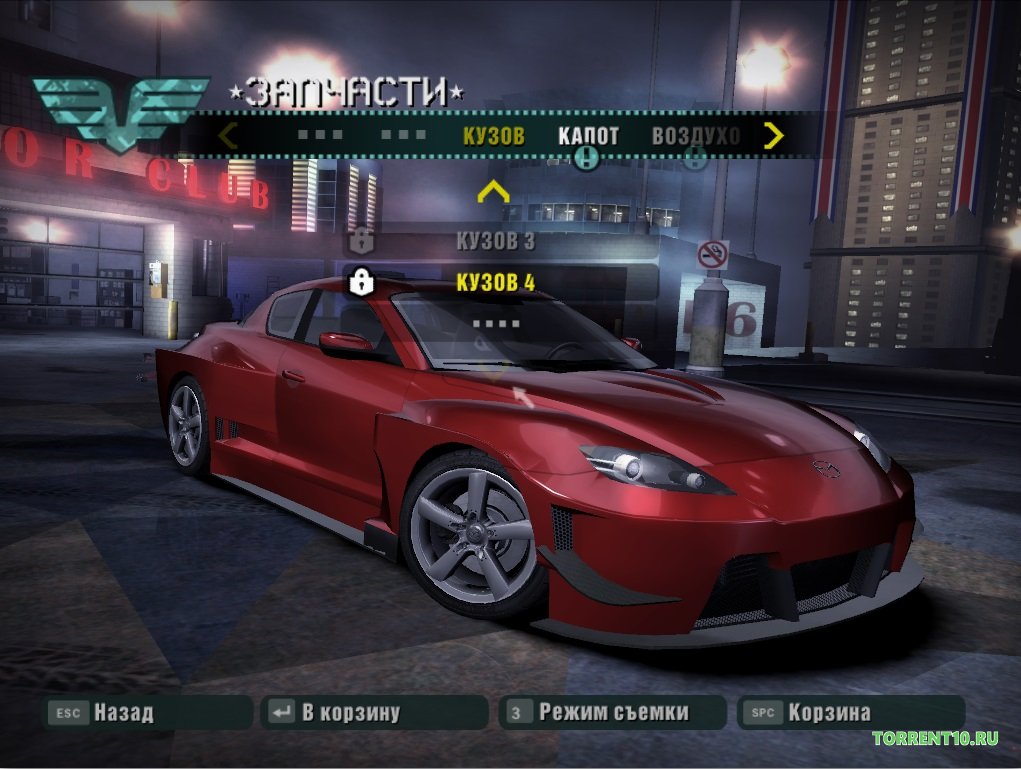Click the left category arrow
1021x769 pixels.
(228, 135)
